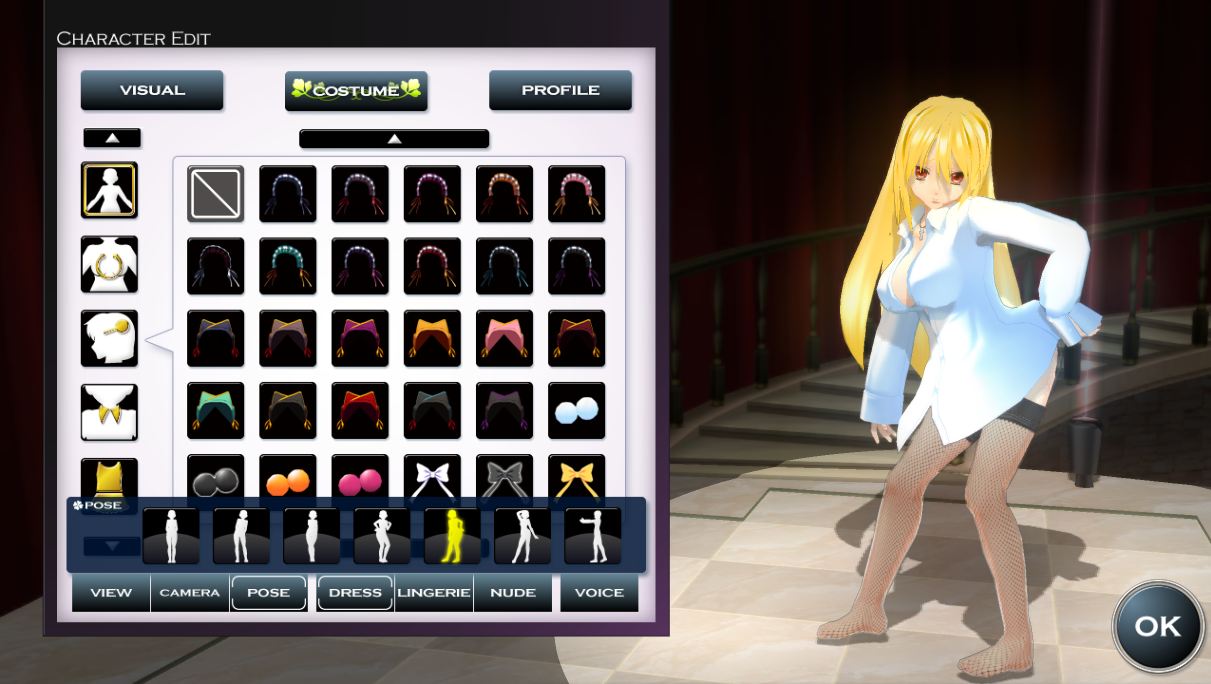
Task: Select the orange pom-pom hair accessory
Action: [x=288, y=479]
